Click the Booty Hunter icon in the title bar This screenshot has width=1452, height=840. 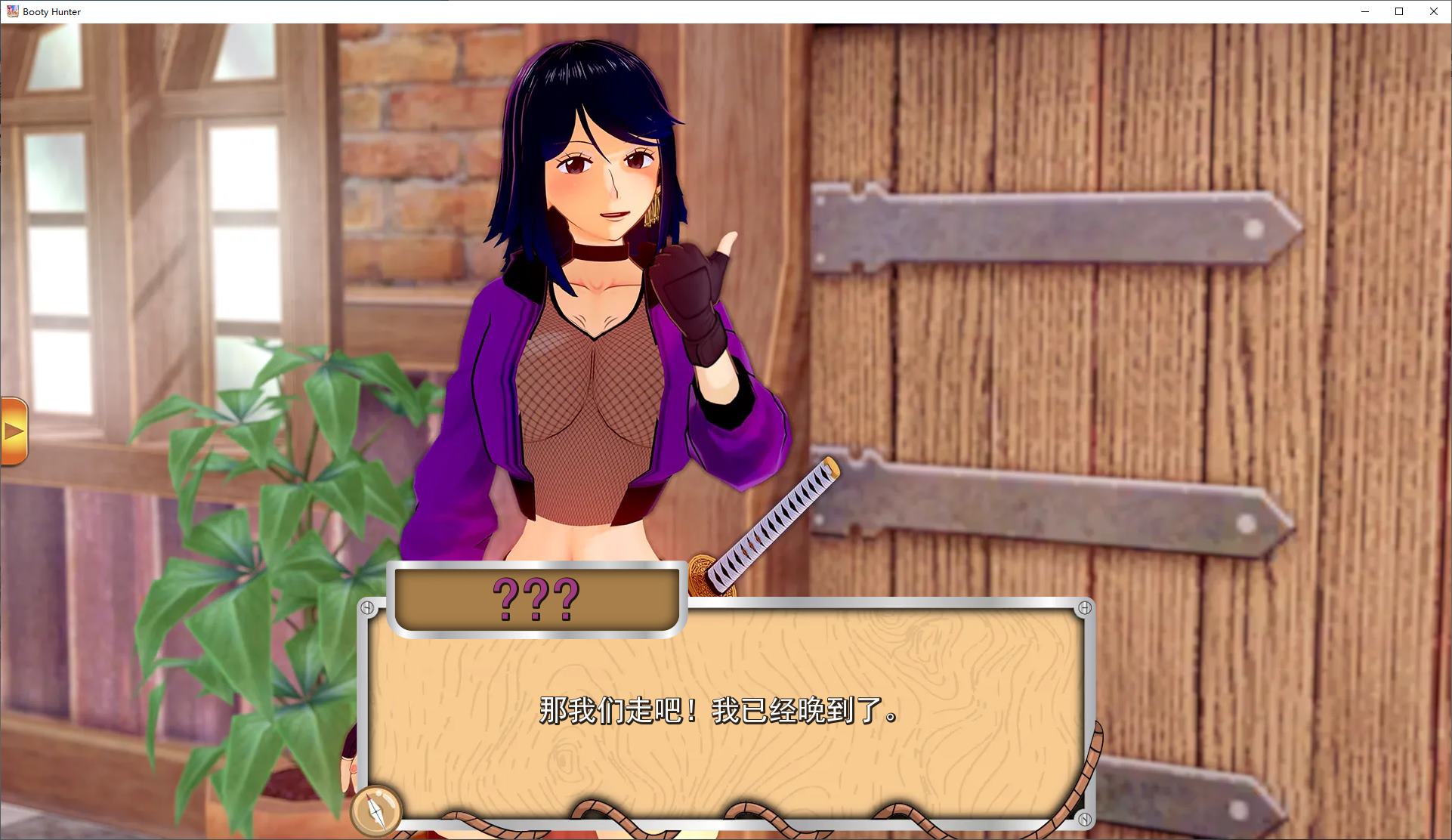12,11
